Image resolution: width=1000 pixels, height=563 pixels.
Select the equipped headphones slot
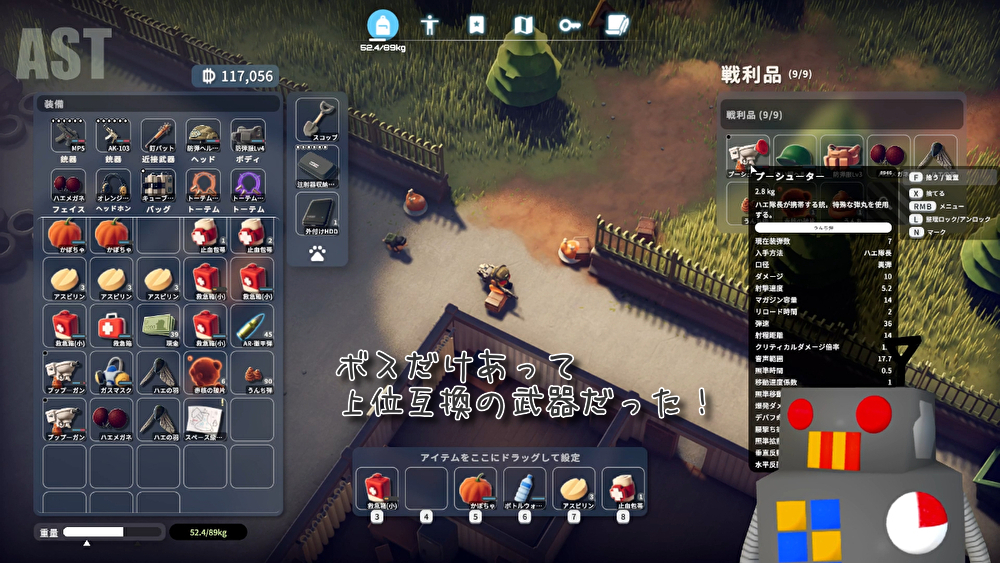(x=113, y=186)
